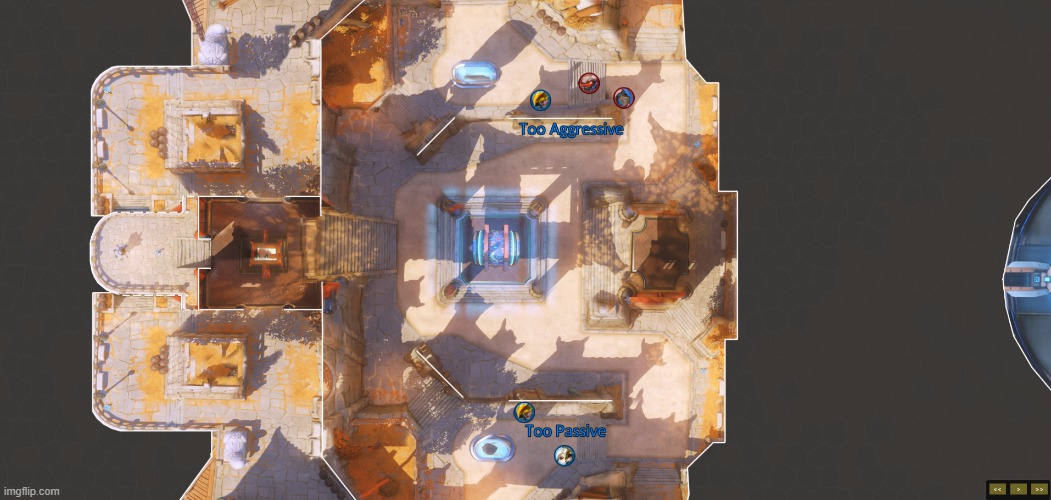
Task: Select the yellow-helmet hero marker beside Too Aggressive
Action: (540, 99)
